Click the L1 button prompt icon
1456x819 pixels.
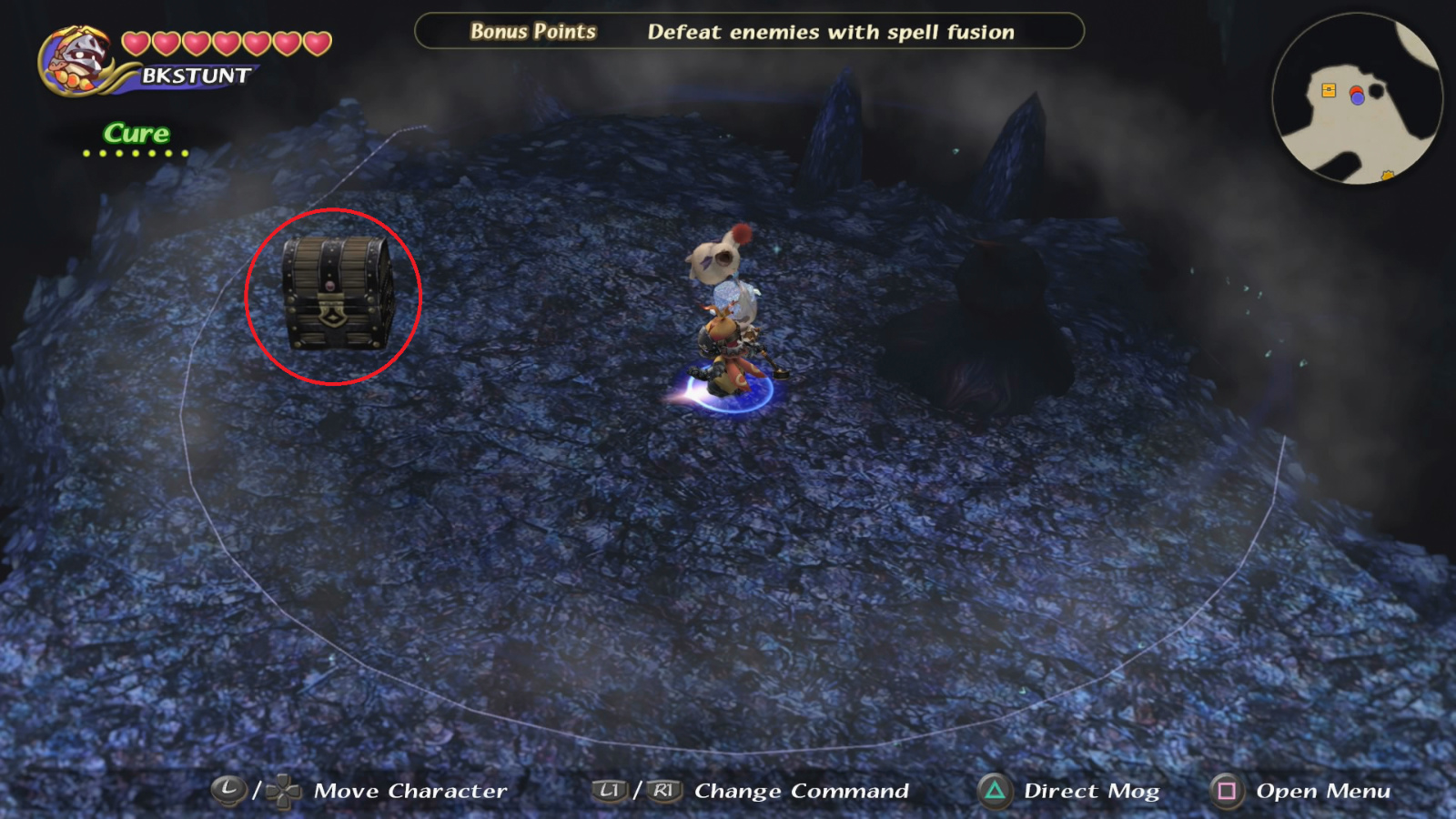pyautogui.click(x=610, y=791)
